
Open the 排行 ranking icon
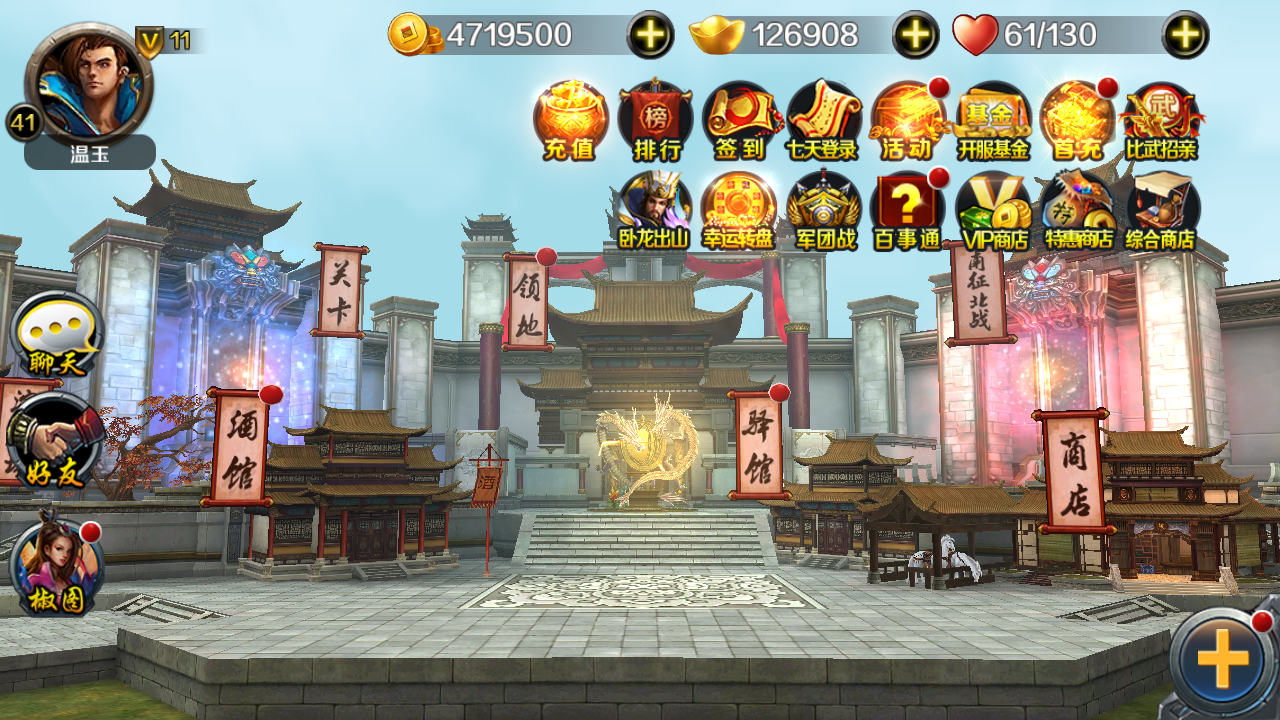click(656, 120)
